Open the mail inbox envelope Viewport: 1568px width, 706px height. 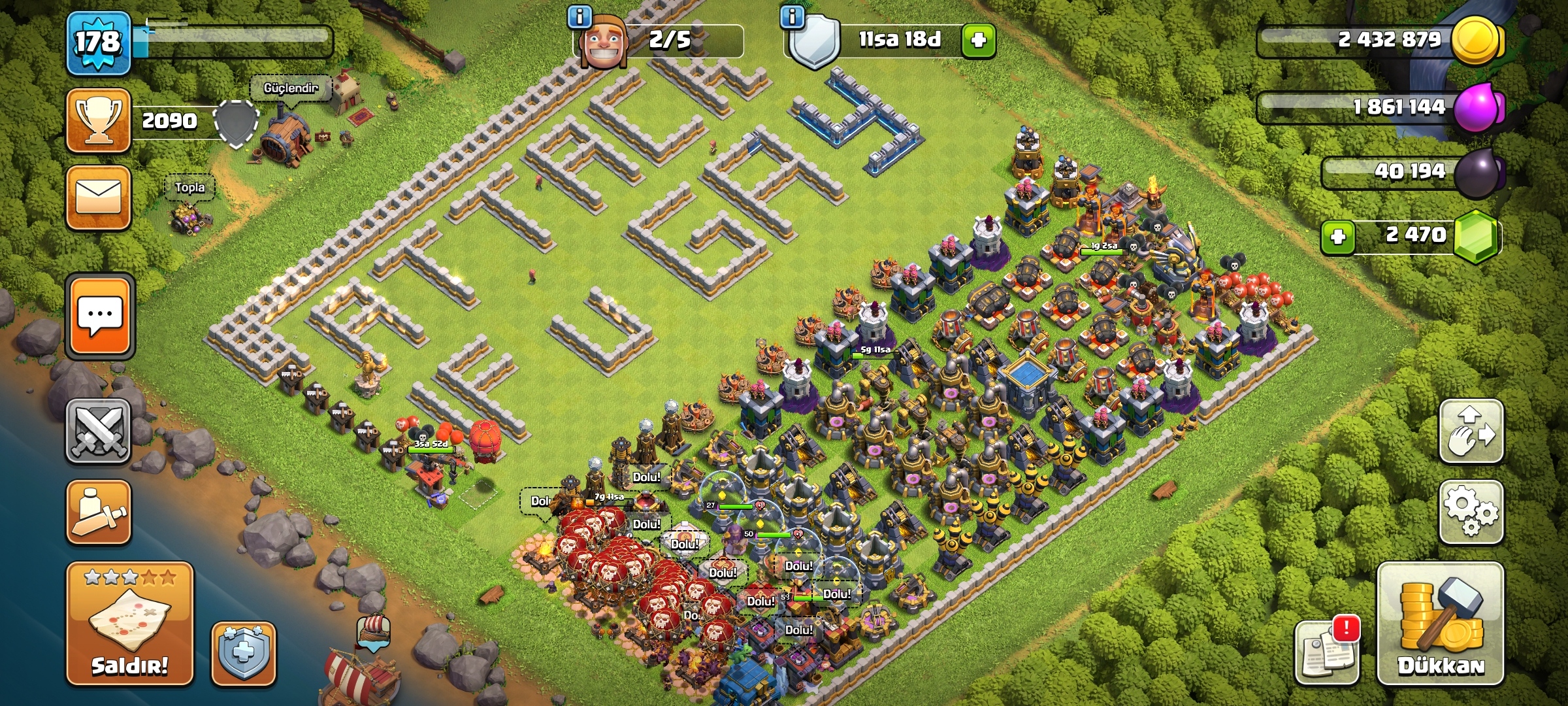pyautogui.click(x=99, y=197)
